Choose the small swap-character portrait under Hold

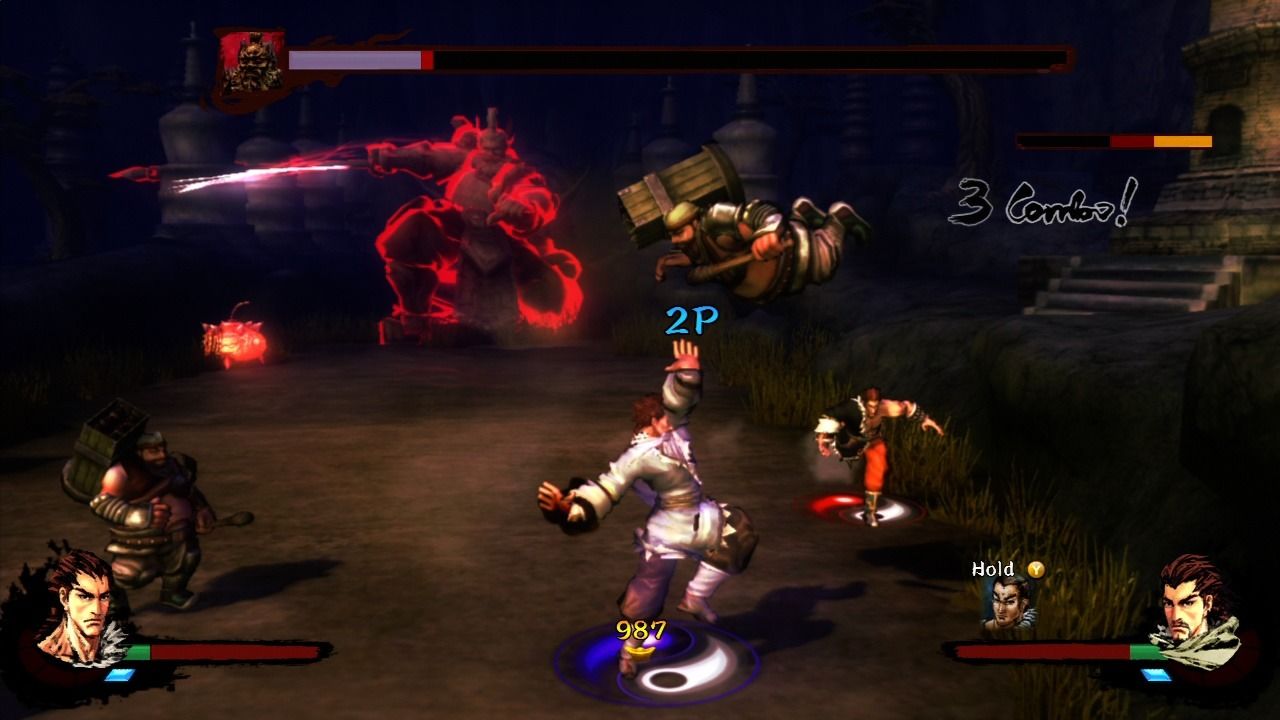(1006, 604)
